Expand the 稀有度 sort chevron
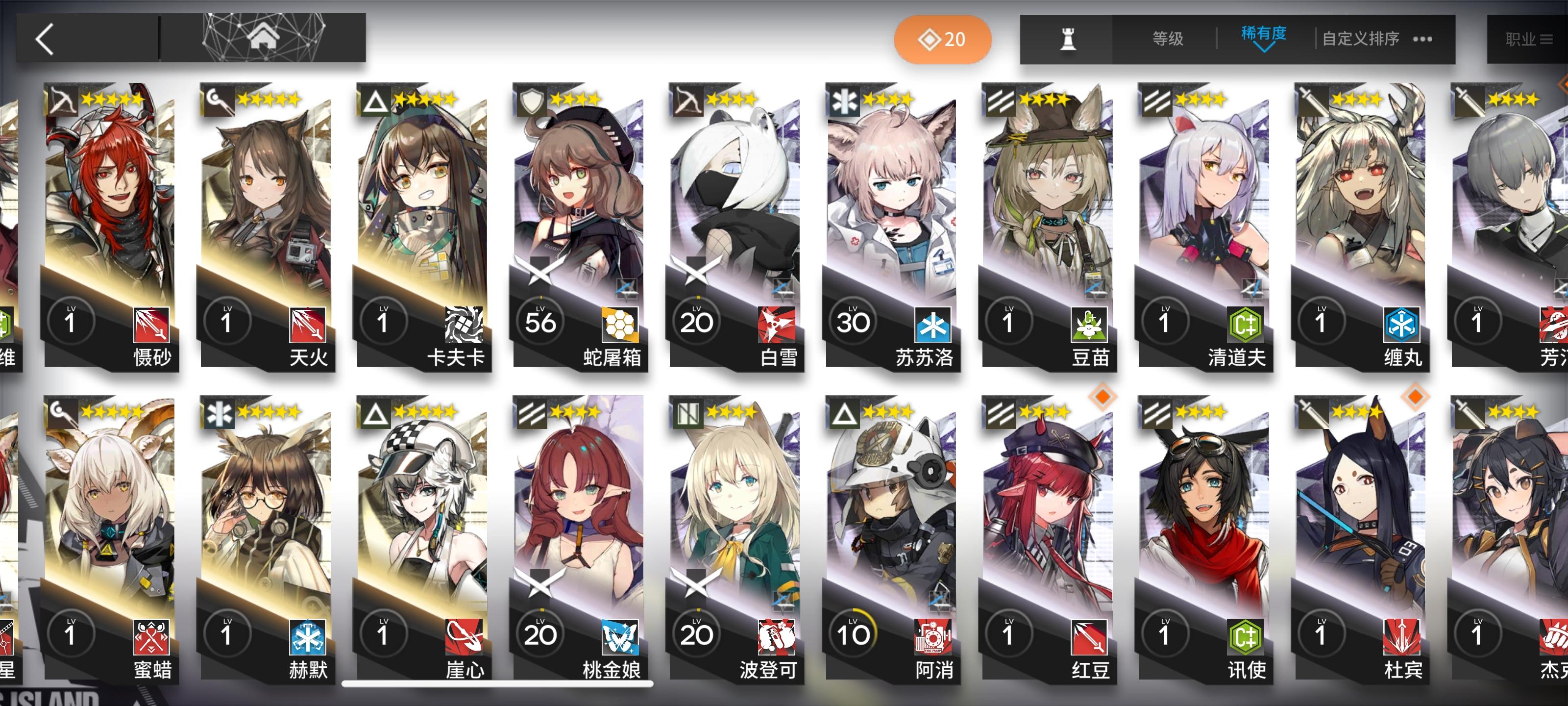The width and height of the screenshot is (1568, 706). tap(1263, 48)
